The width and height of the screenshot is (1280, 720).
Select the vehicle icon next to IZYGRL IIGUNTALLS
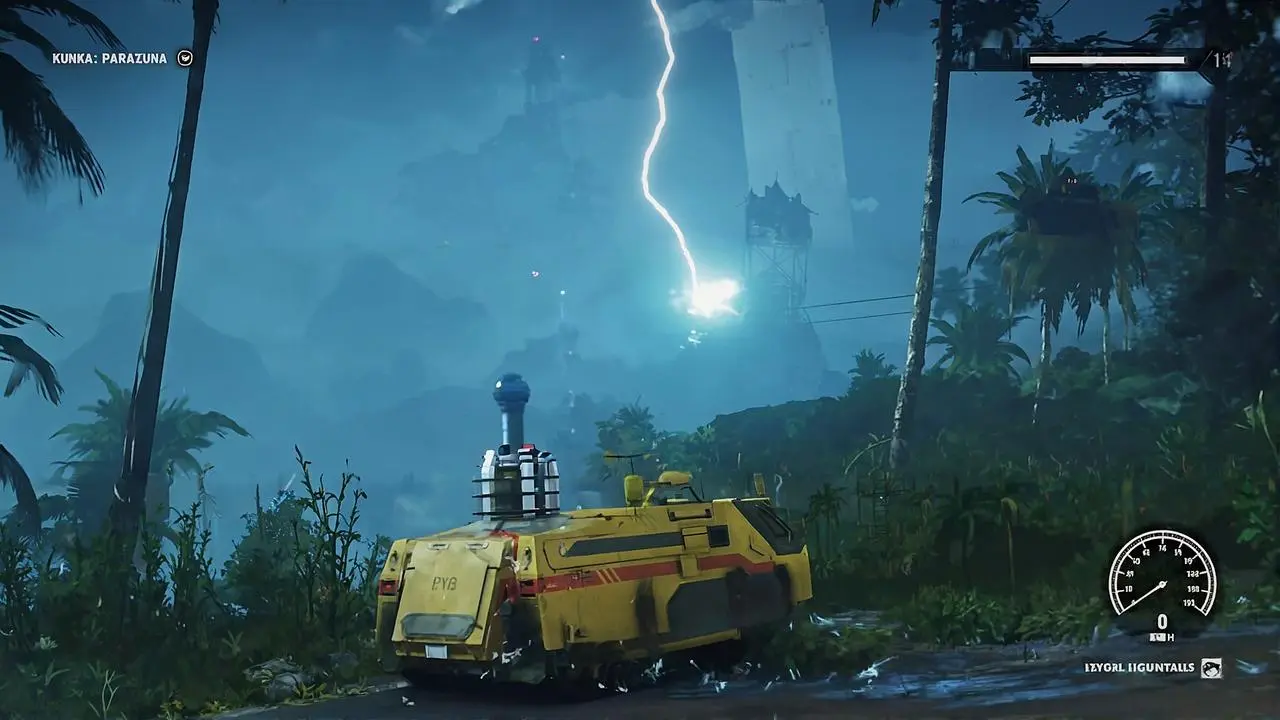[x=1210, y=667]
